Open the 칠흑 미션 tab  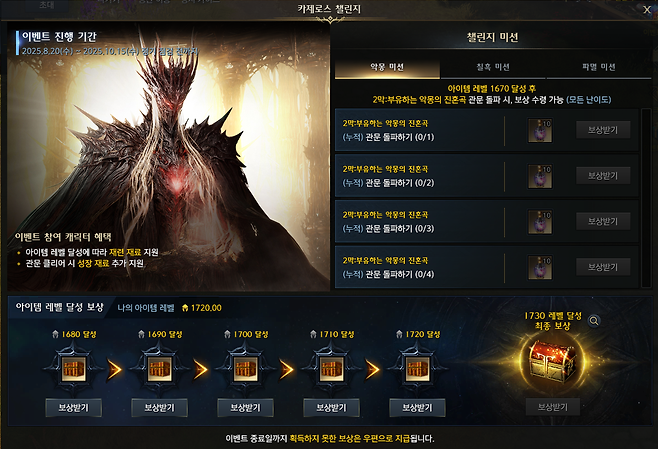[x=493, y=67]
